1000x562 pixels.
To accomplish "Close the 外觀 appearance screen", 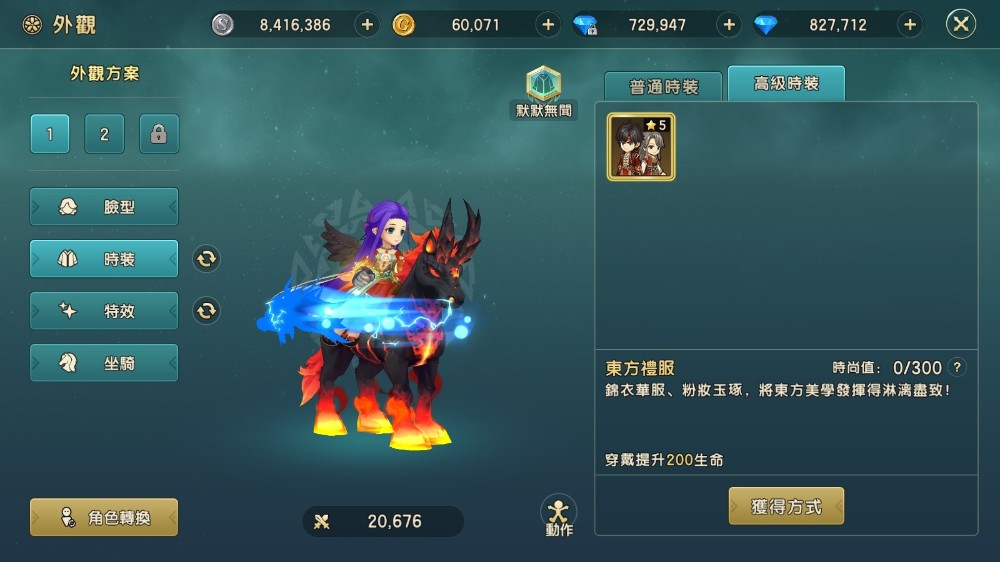I will (960, 25).
